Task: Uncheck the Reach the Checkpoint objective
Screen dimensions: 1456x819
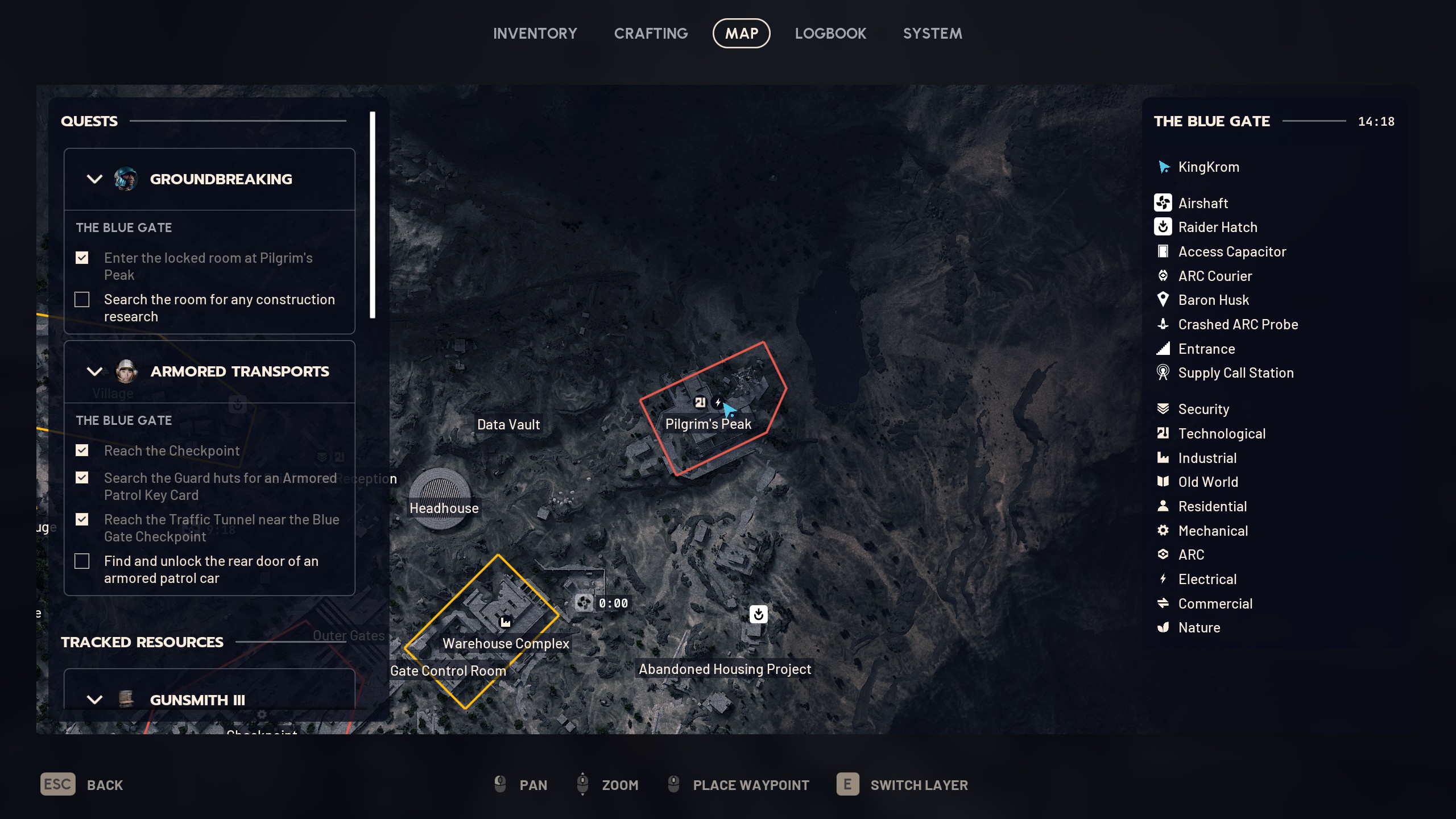Action: [82, 450]
